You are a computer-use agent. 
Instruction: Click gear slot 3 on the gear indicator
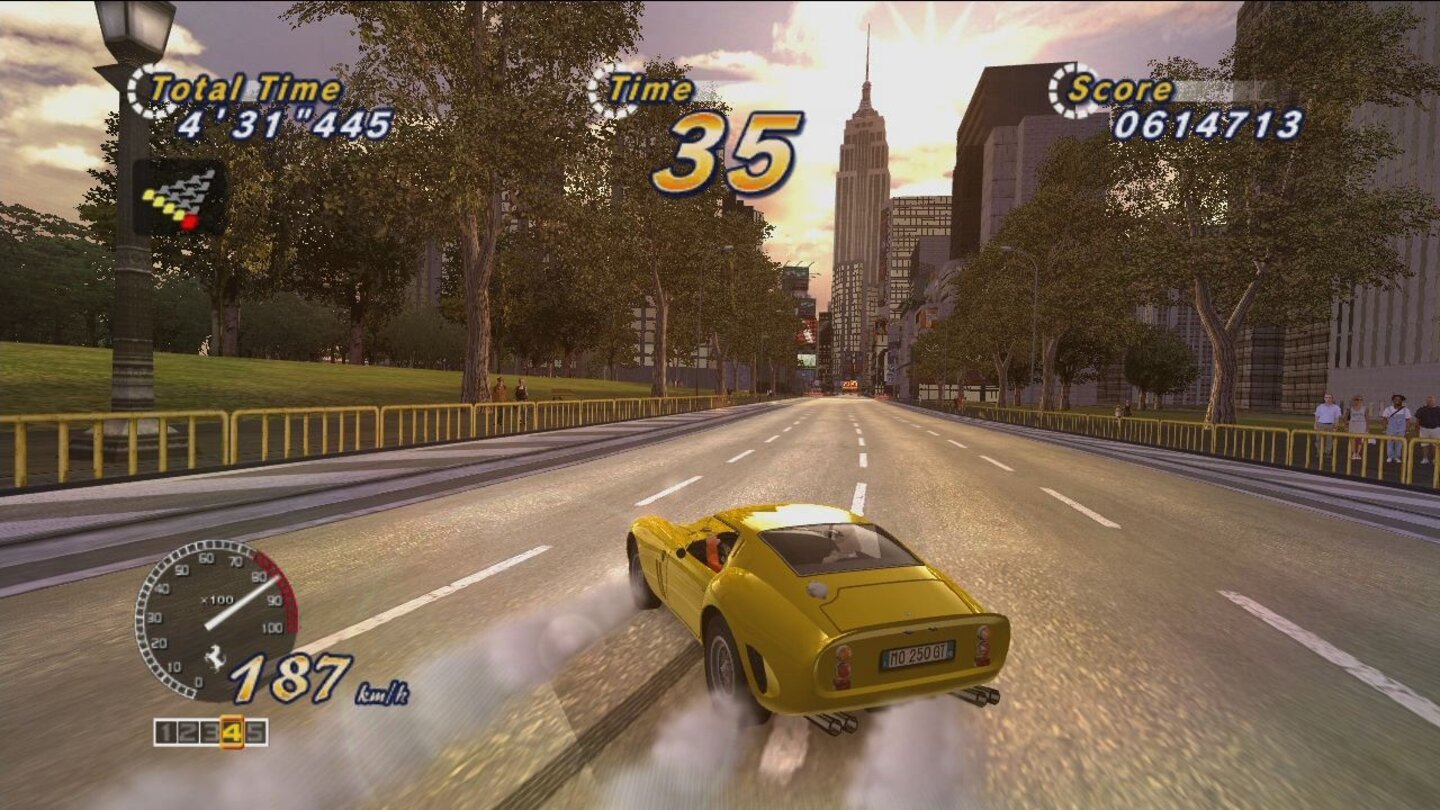(211, 731)
